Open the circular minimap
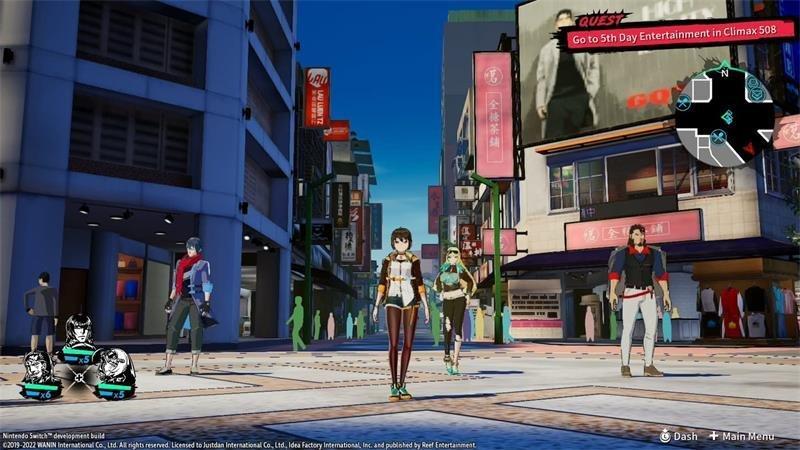The width and height of the screenshot is (800, 450). [724, 116]
